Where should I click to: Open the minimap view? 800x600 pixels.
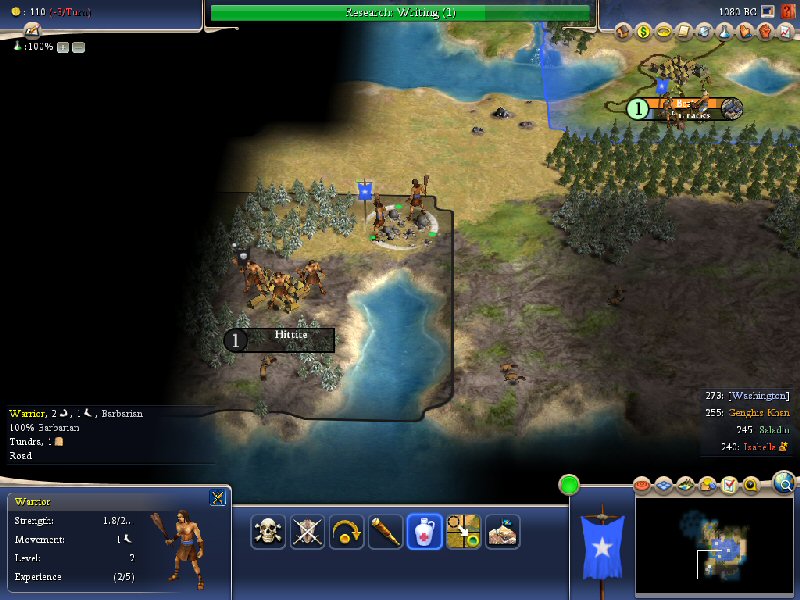pos(714,540)
